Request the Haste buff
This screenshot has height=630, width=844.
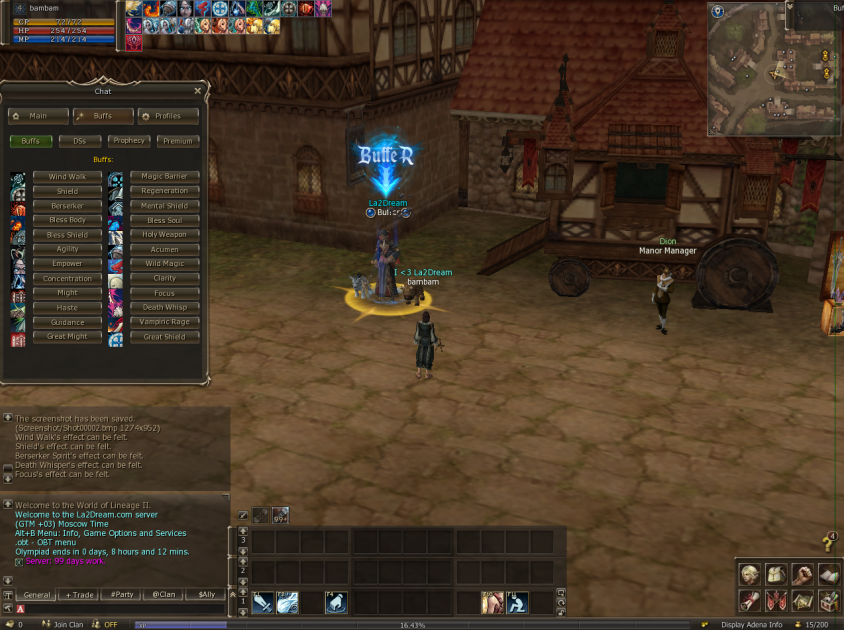coord(67,308)
